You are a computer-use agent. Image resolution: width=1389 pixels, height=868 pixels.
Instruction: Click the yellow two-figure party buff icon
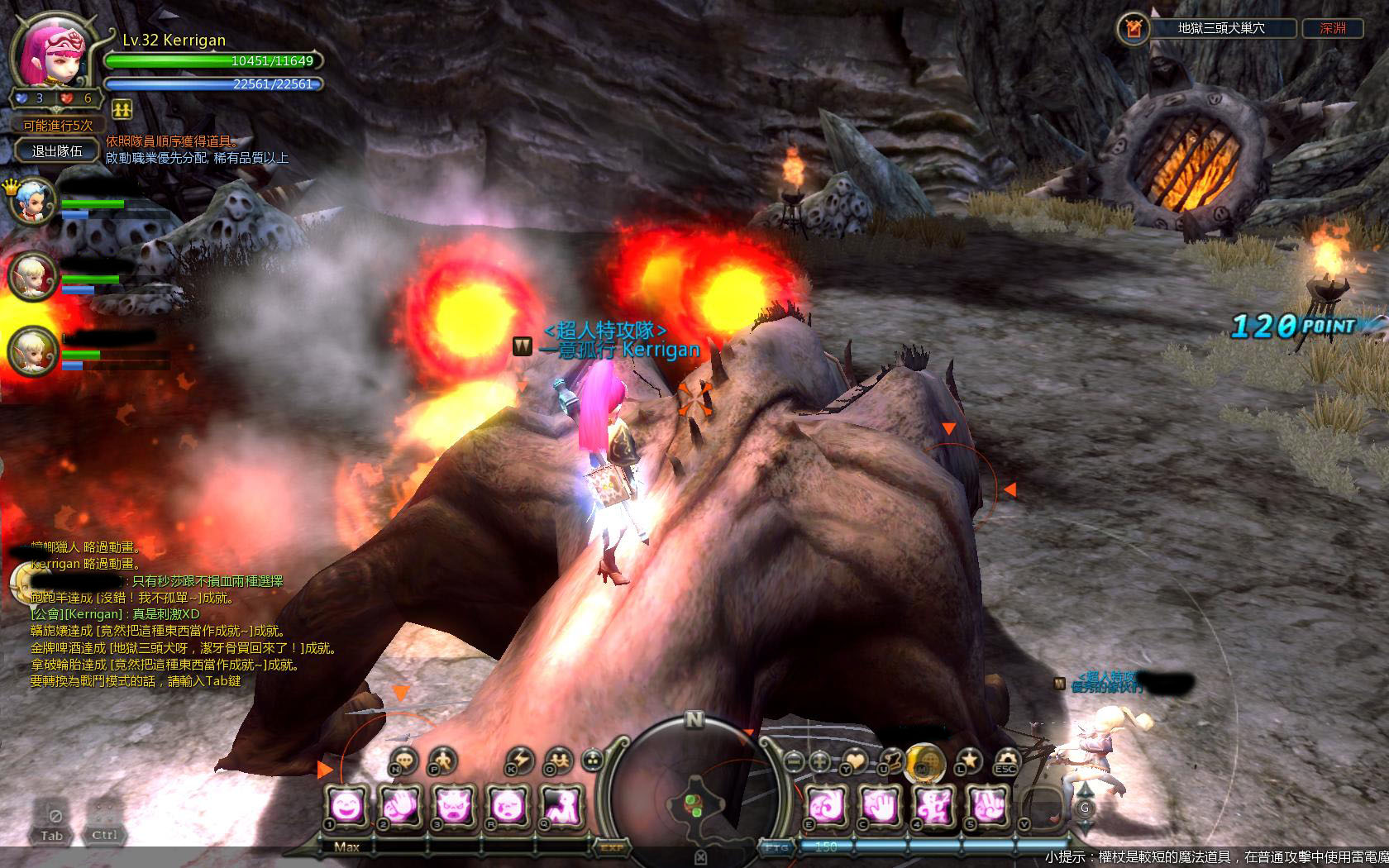[121, 108]
